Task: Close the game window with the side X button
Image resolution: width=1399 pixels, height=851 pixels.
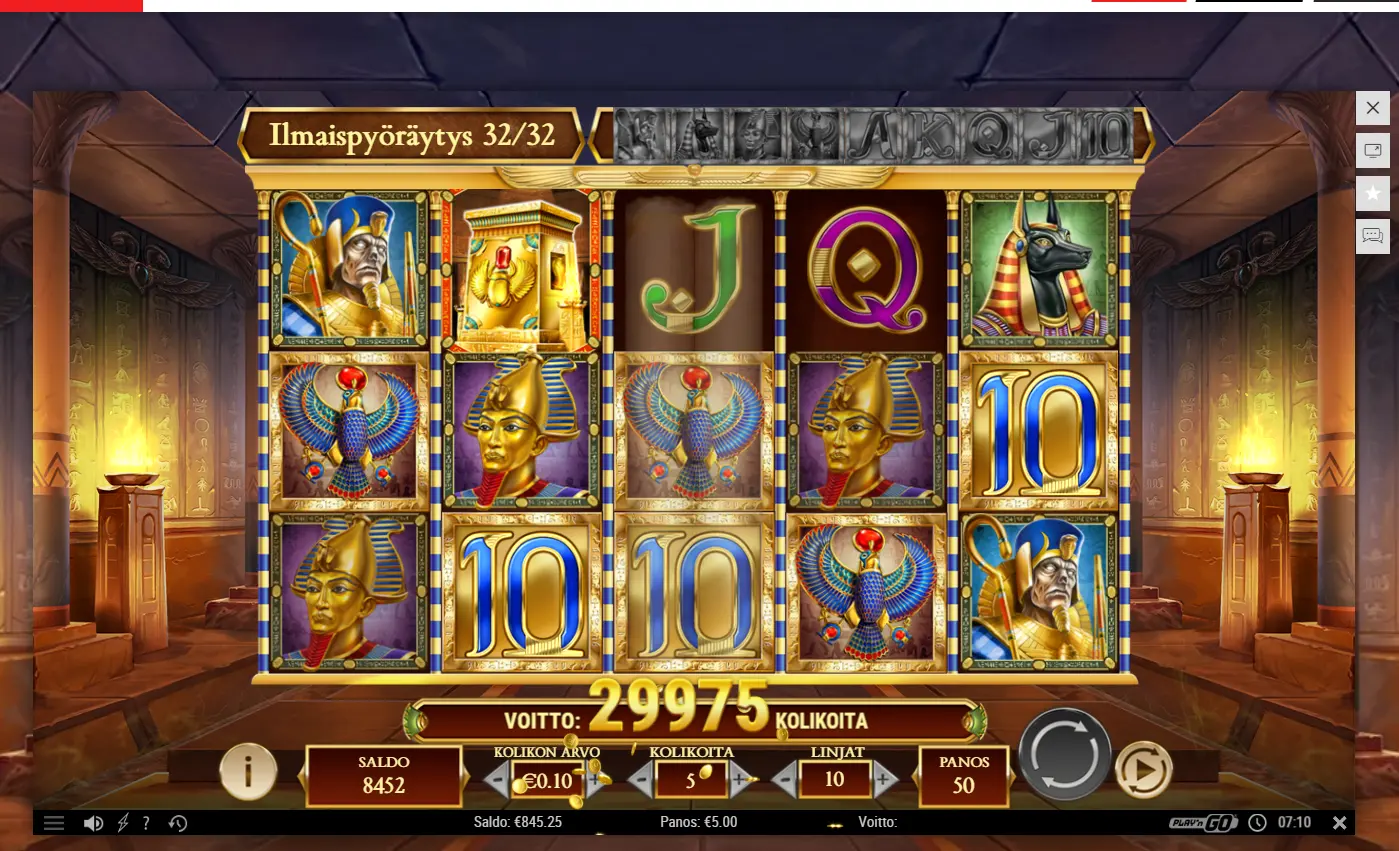Action: coord(1372,108)
